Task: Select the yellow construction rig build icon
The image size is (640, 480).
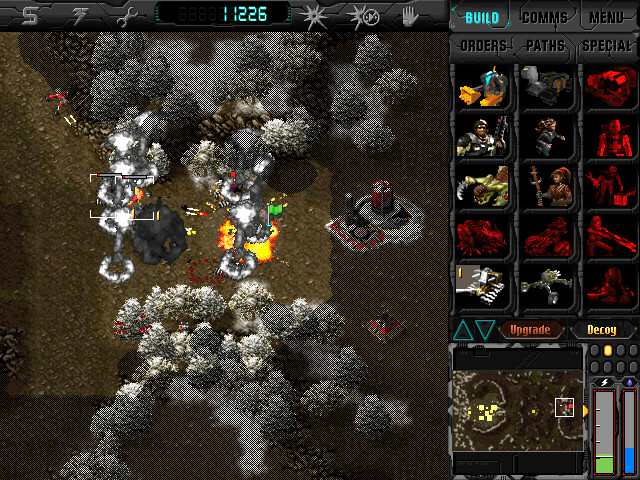Action: click(482, 88)
